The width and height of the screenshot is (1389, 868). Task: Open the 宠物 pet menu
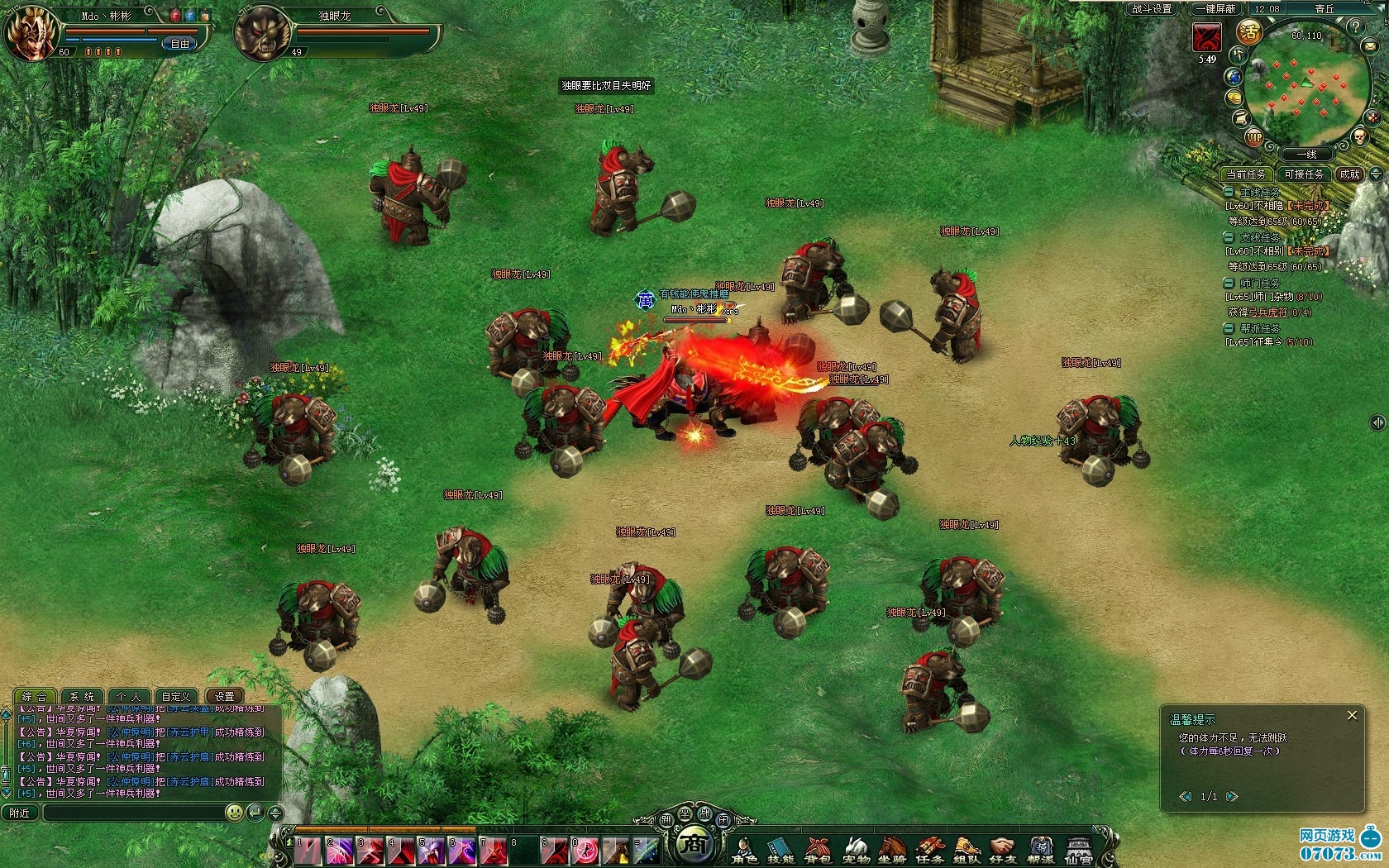tap(856, 850)
